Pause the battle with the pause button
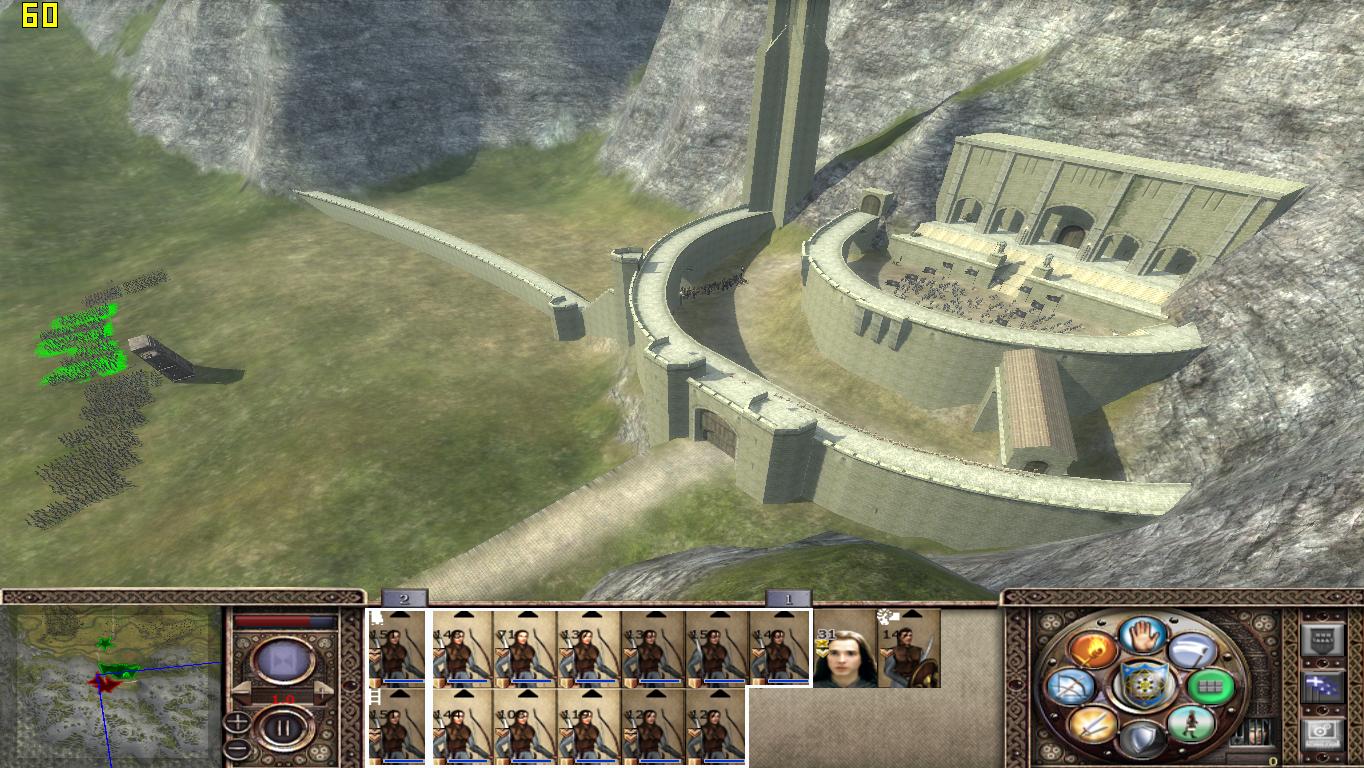The height and width of the screenshot is (768, 1364). 282,729
